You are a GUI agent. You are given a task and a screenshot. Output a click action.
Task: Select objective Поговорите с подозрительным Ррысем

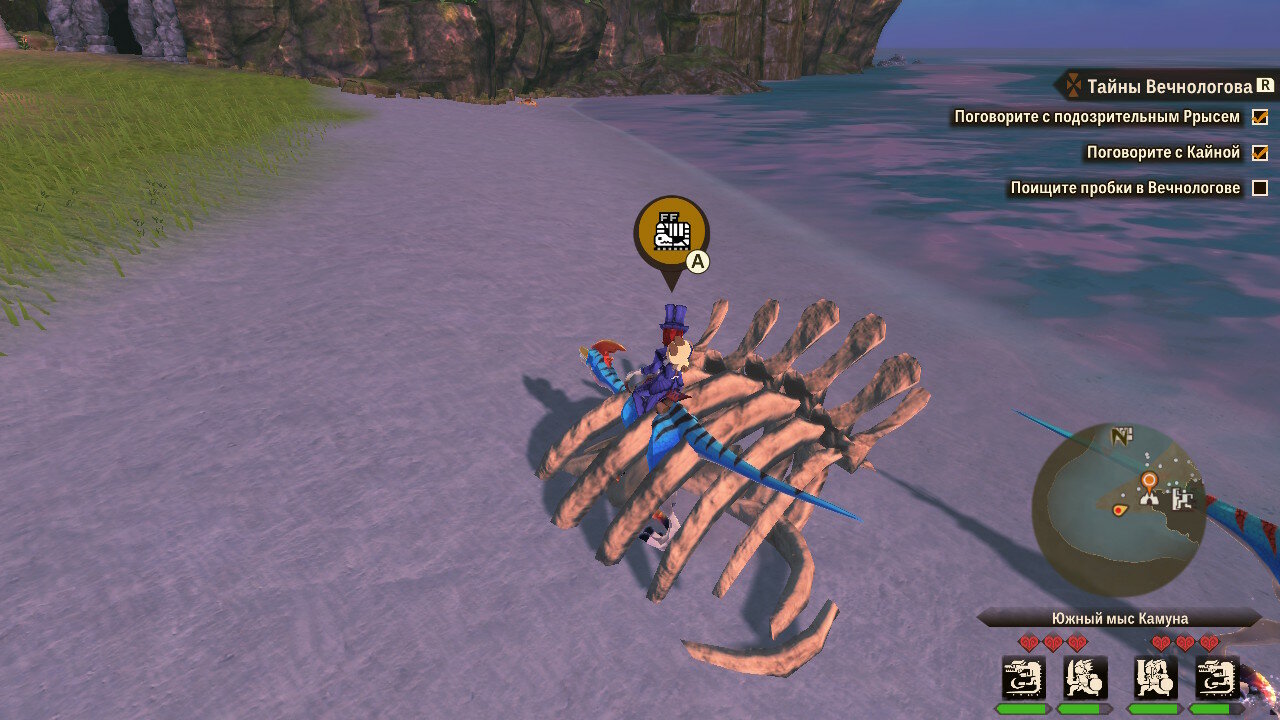click(1097, 117)
